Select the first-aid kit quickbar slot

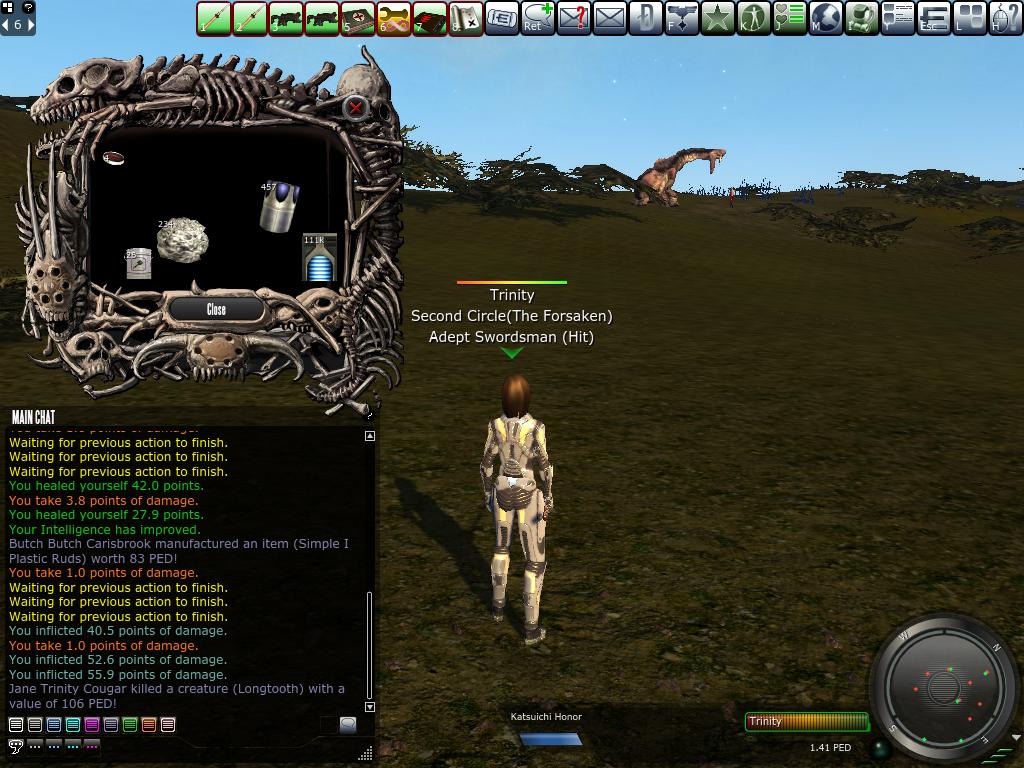pos(358,18)
